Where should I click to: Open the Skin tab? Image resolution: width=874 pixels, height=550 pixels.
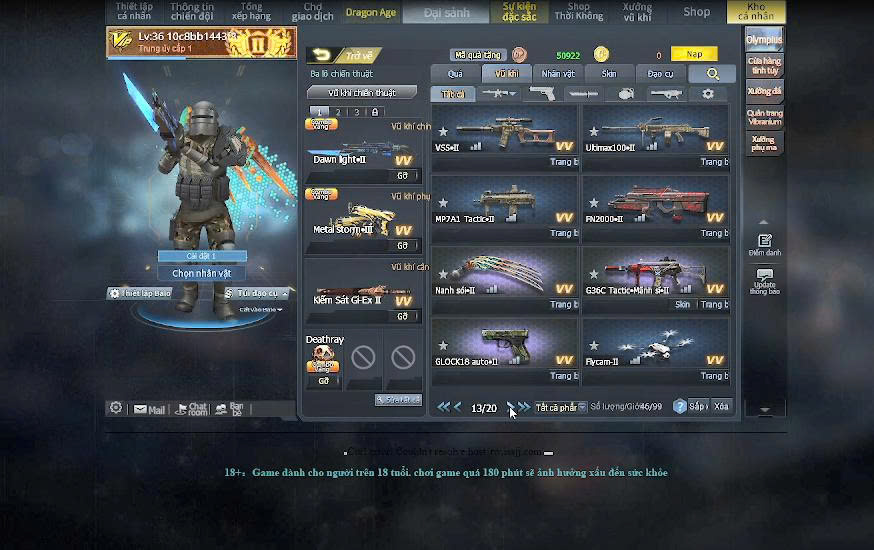[x=609, y=74]
